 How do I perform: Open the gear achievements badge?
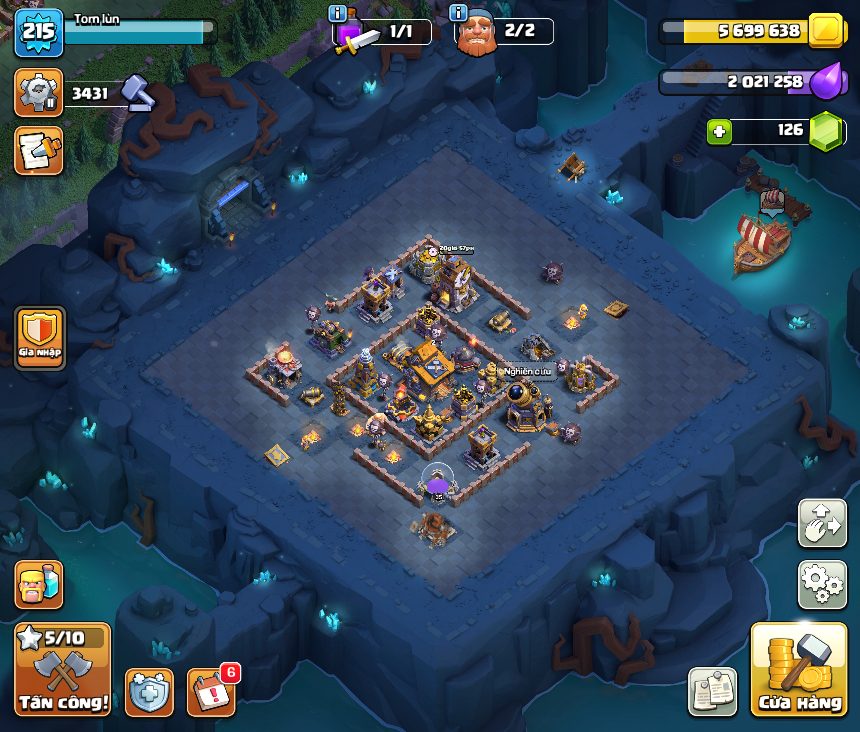(x=38, y=93)
